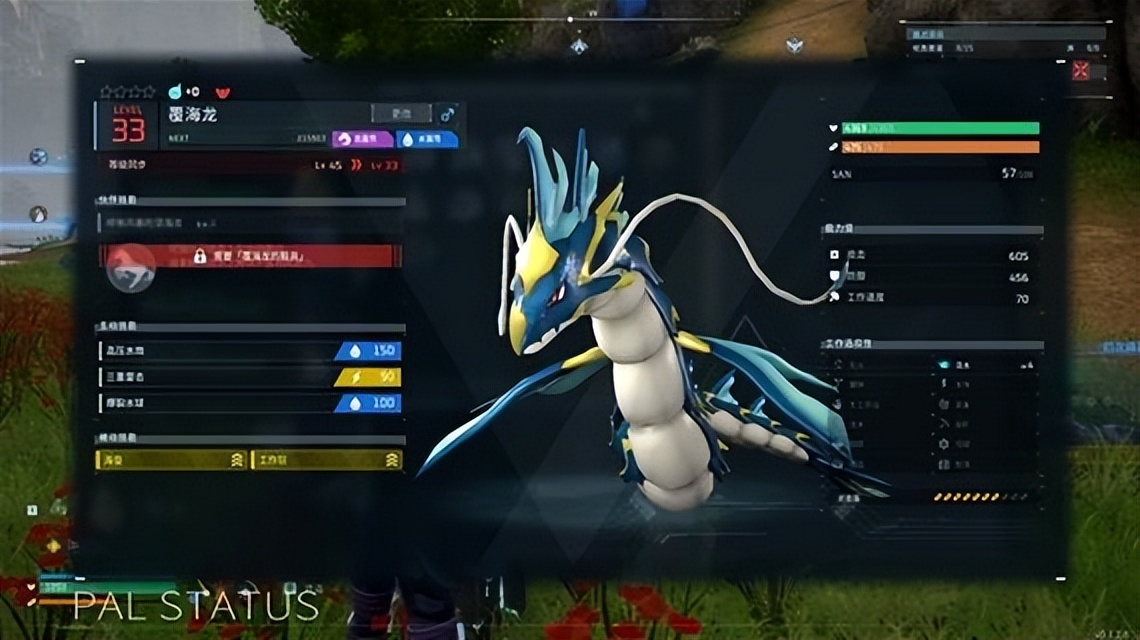
Task: Click the male gender symbol icon
Action: [x=448, y=114]
